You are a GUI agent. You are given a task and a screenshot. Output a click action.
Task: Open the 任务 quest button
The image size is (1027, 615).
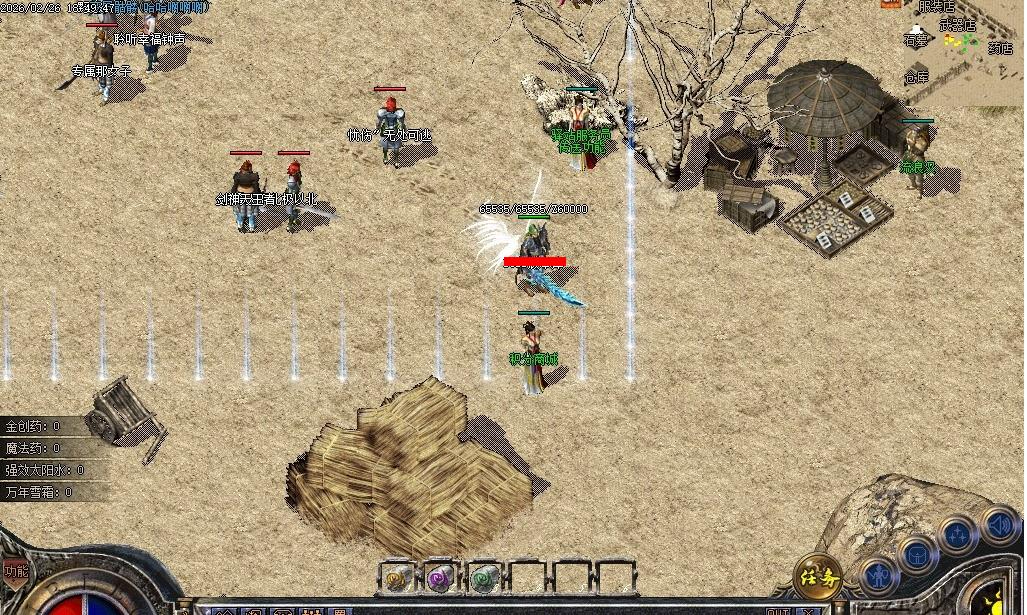pos(817,577)
